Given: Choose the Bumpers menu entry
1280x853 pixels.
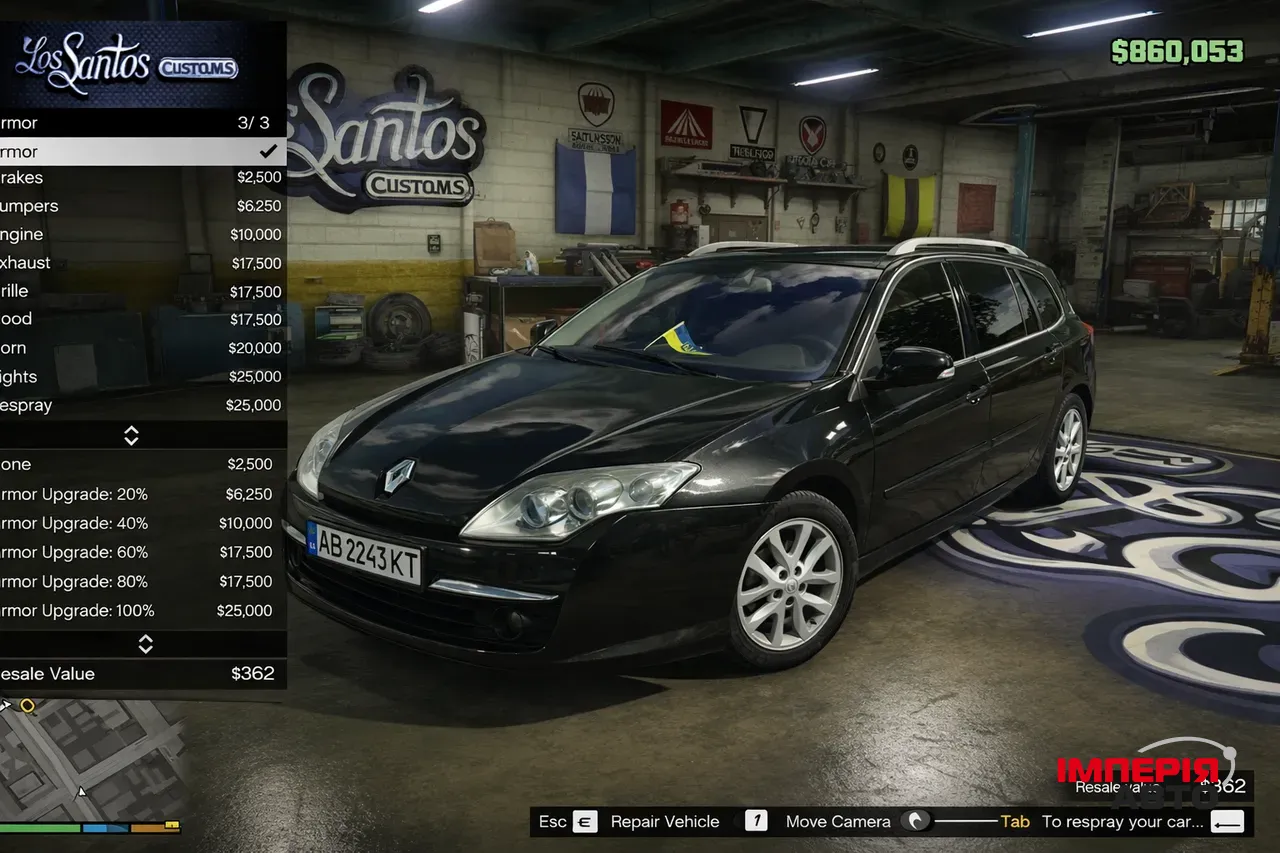Looking at the screenshot, I should (x=140, y=206).
